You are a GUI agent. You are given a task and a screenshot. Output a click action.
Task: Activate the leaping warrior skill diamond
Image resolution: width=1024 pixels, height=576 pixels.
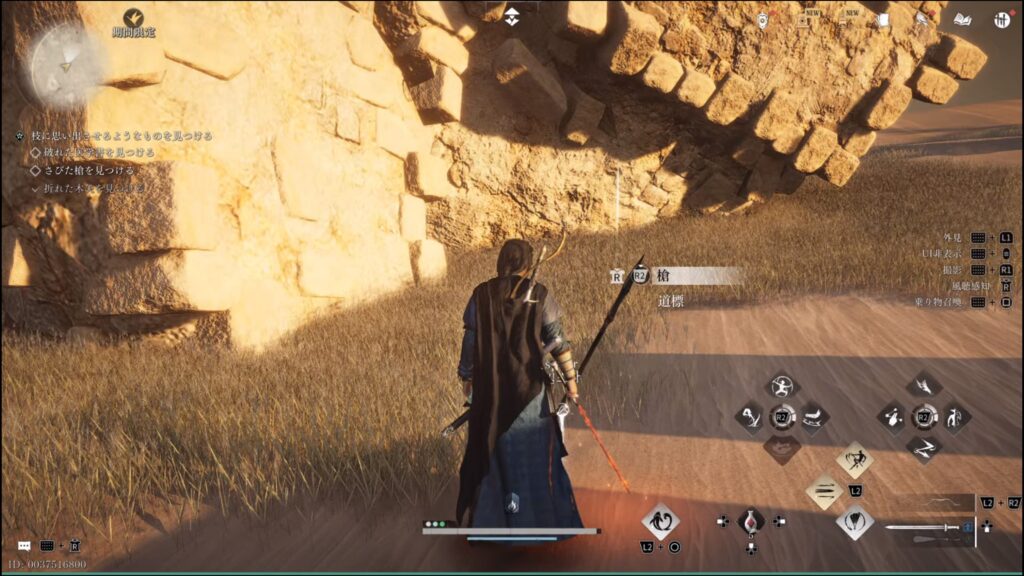[854, 460]
